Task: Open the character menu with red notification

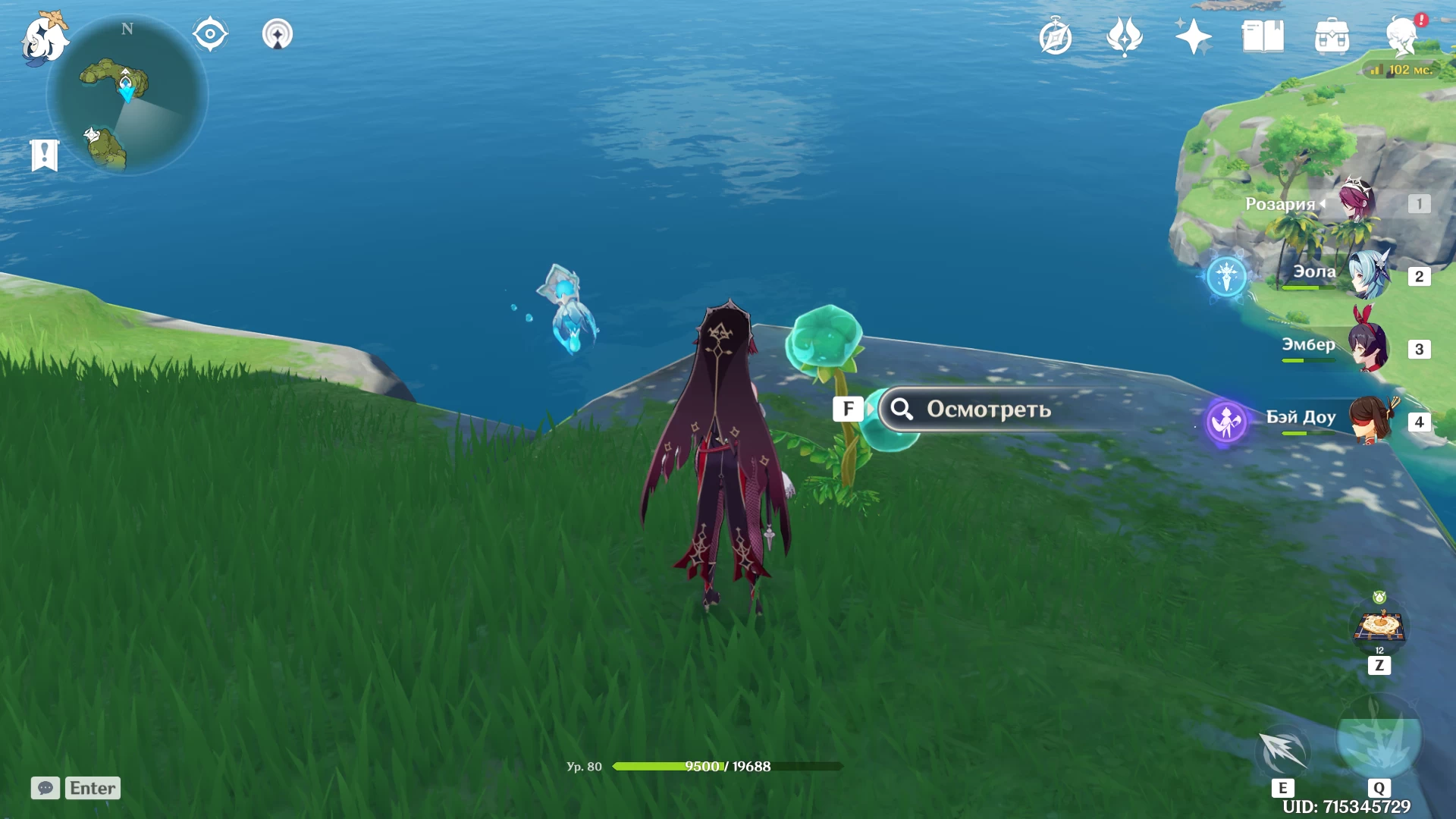Action: coord(1402,35)
